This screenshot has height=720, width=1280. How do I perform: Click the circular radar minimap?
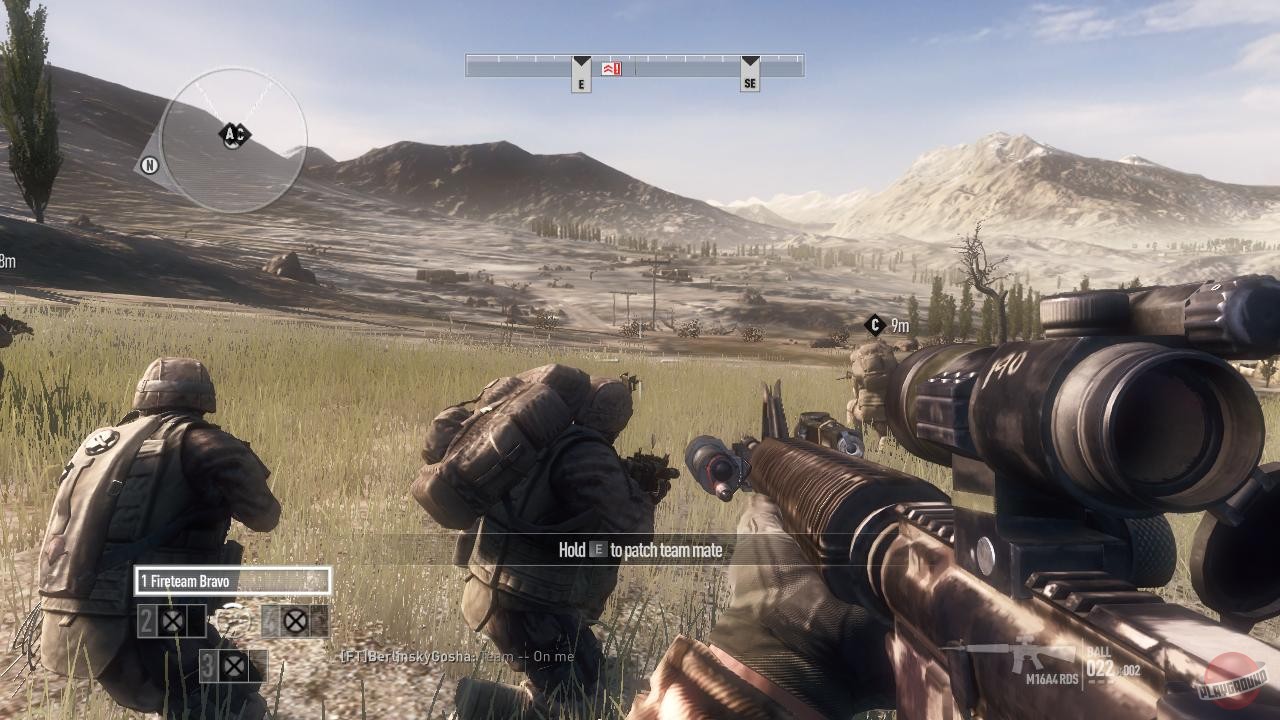233,140
